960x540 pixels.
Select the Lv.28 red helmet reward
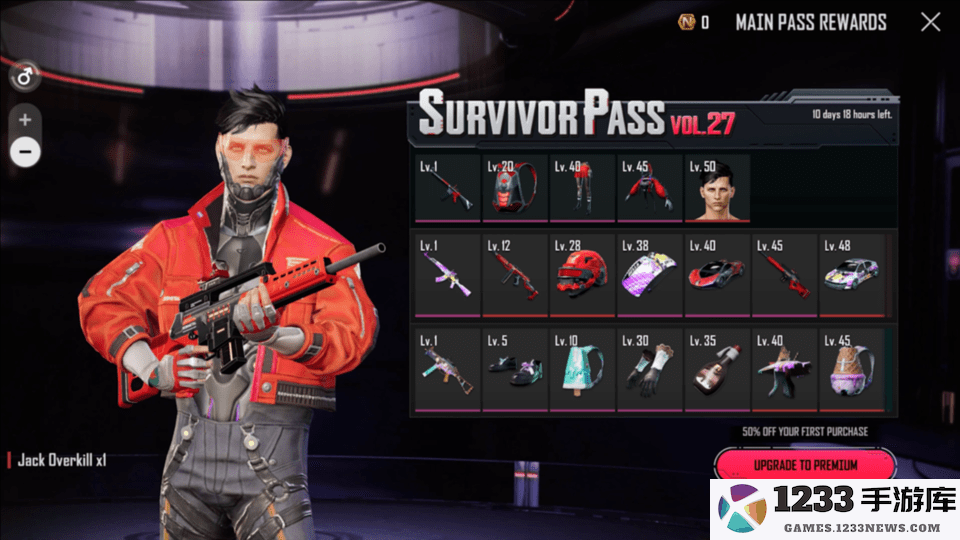click(x=582, y=275)
